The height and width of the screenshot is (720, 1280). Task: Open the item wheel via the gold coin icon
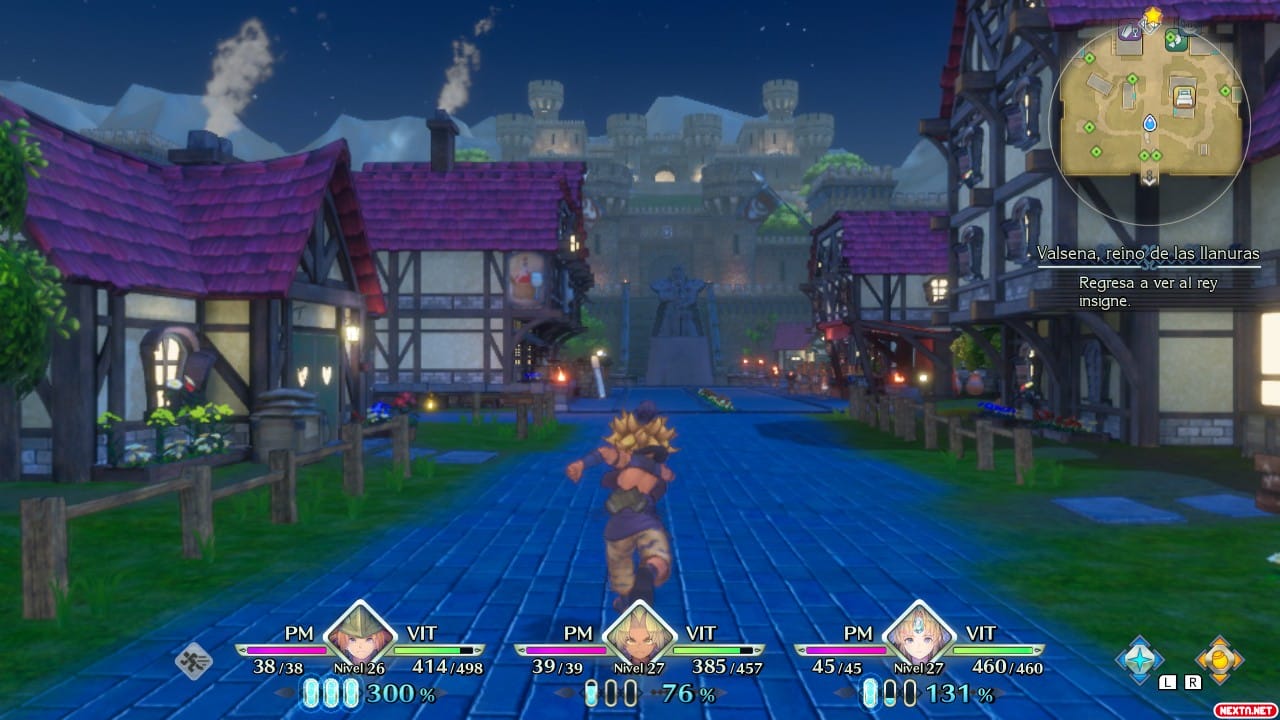click(x=1220, y=659)
